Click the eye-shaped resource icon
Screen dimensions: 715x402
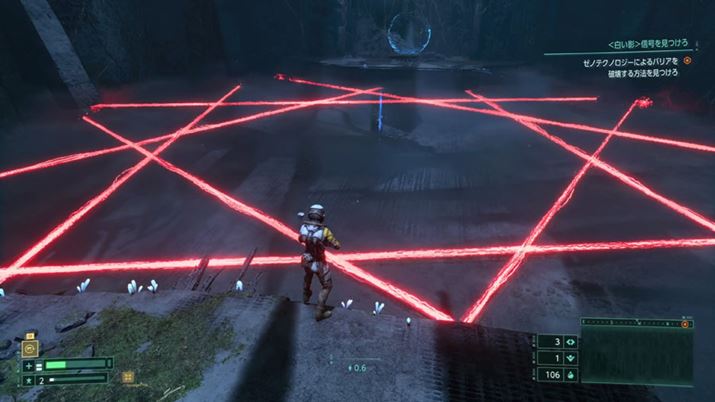coord(572,342)
